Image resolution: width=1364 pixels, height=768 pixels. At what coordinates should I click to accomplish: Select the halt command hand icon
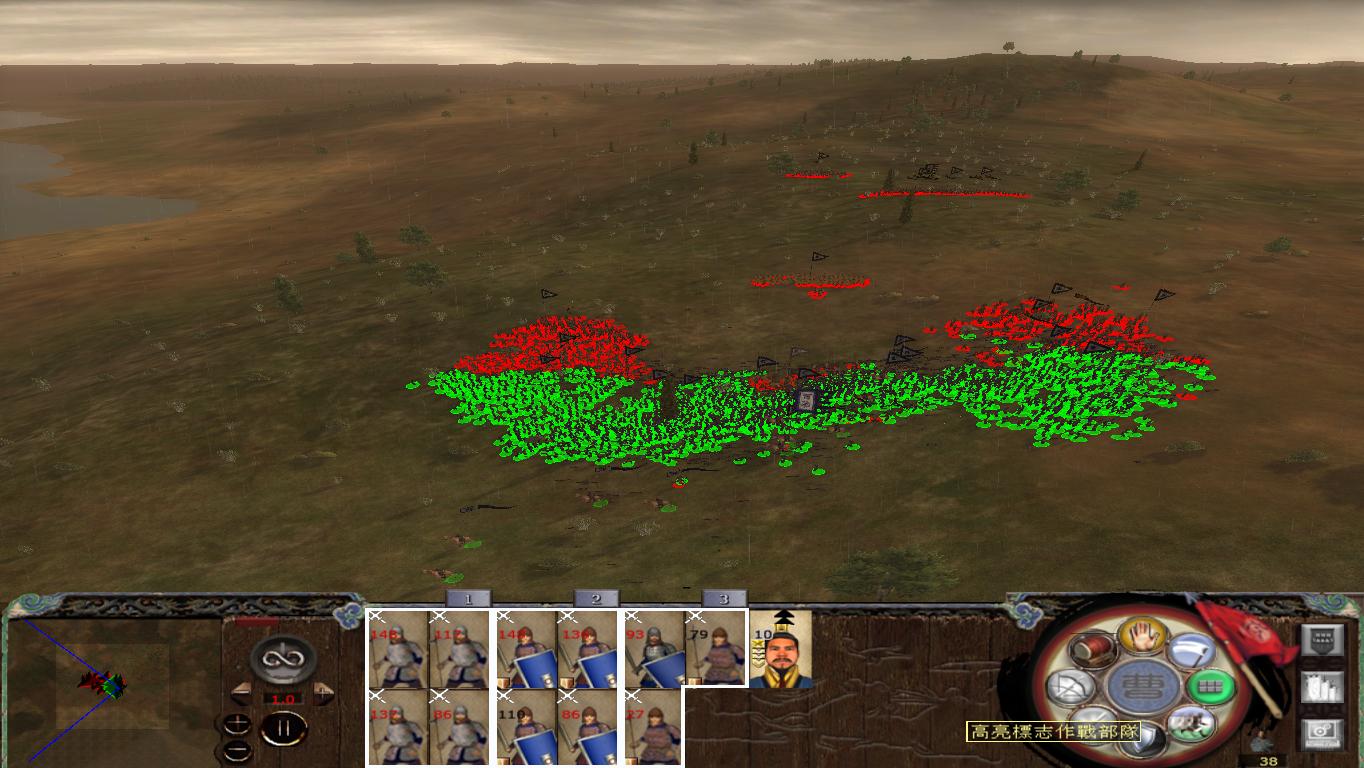coord(1141,637)
